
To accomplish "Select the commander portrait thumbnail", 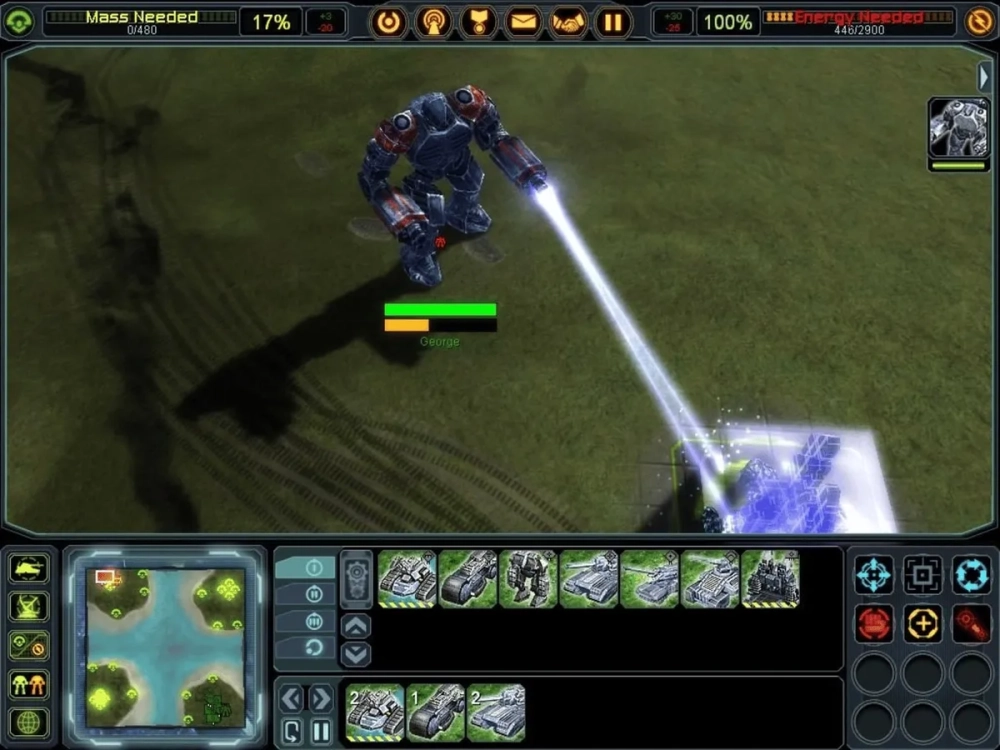I will click(x=959, y=128).
